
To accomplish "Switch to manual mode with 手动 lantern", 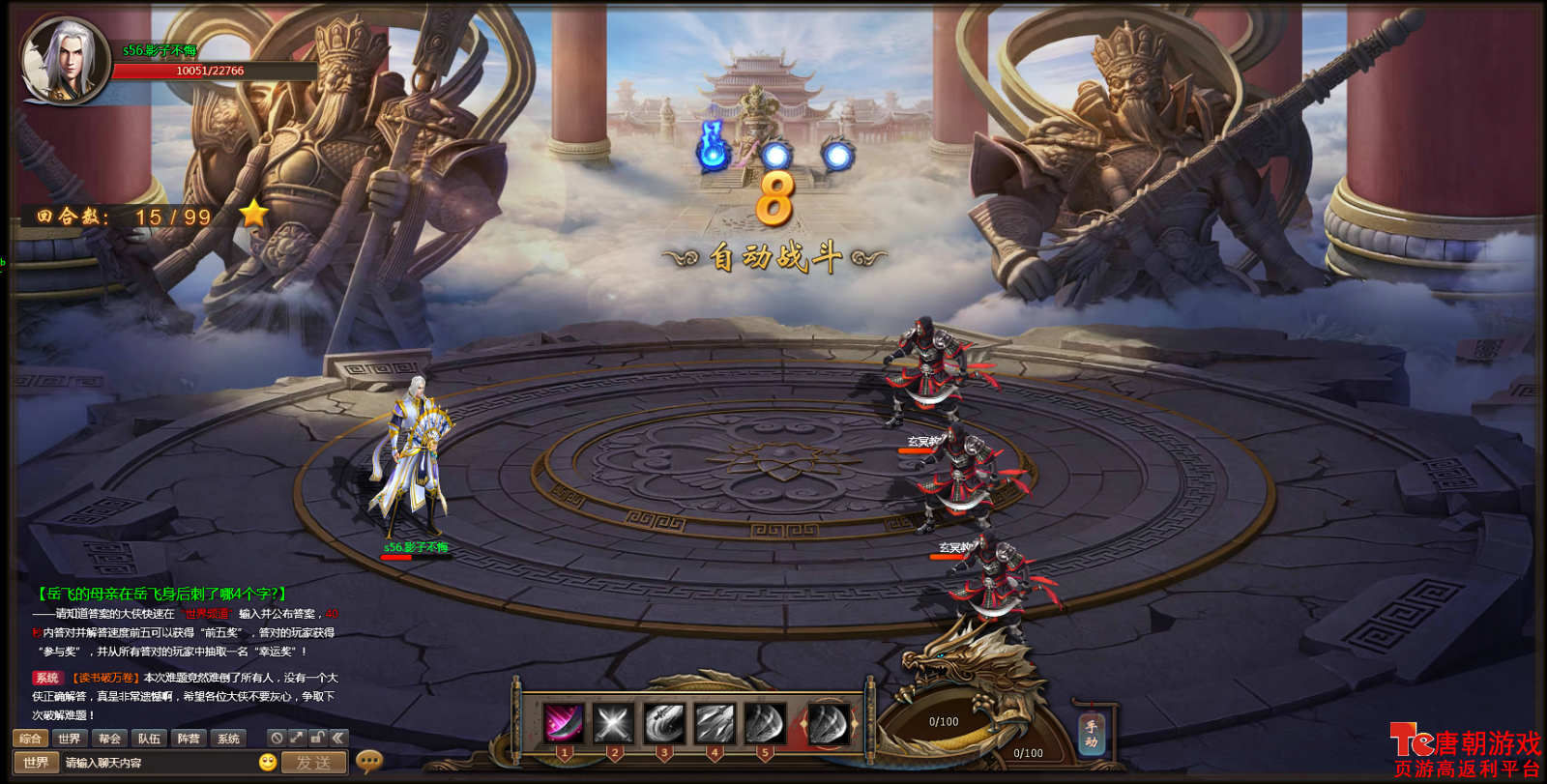I will (x=1092, y=735).
